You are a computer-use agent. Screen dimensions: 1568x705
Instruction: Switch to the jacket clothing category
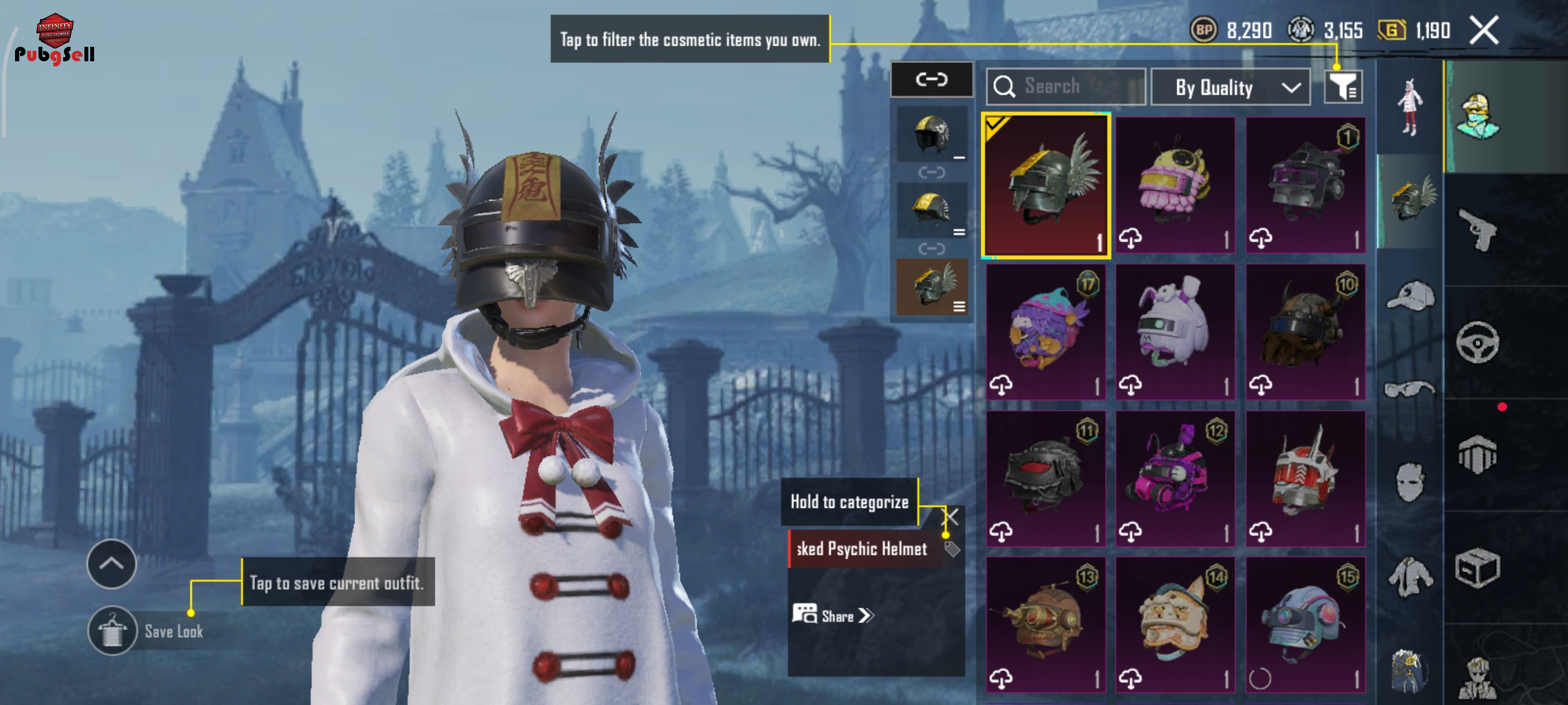[x=1410, y=576]
